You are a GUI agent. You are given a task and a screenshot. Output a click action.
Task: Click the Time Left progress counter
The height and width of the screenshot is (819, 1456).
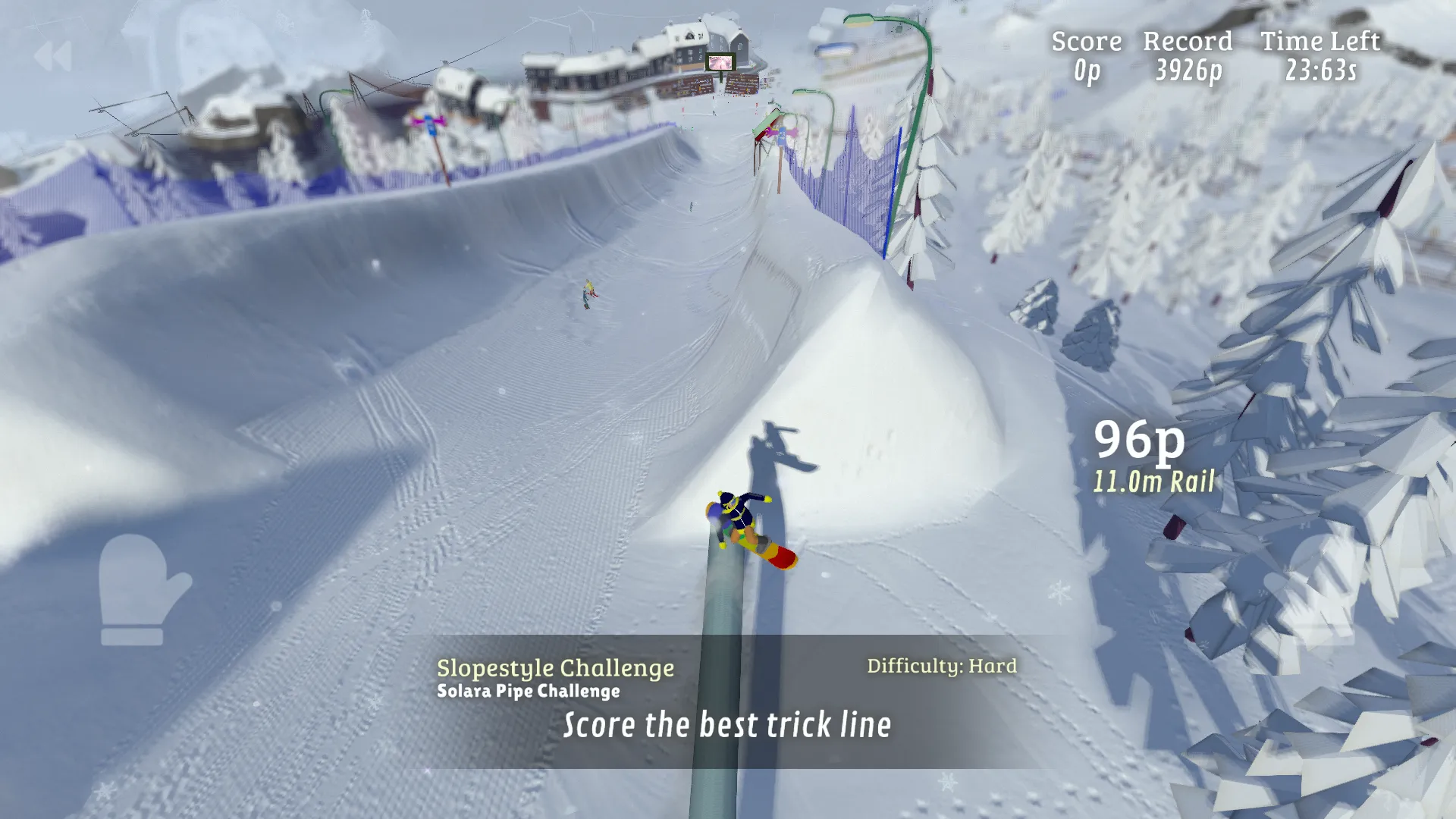(1319, 74)
